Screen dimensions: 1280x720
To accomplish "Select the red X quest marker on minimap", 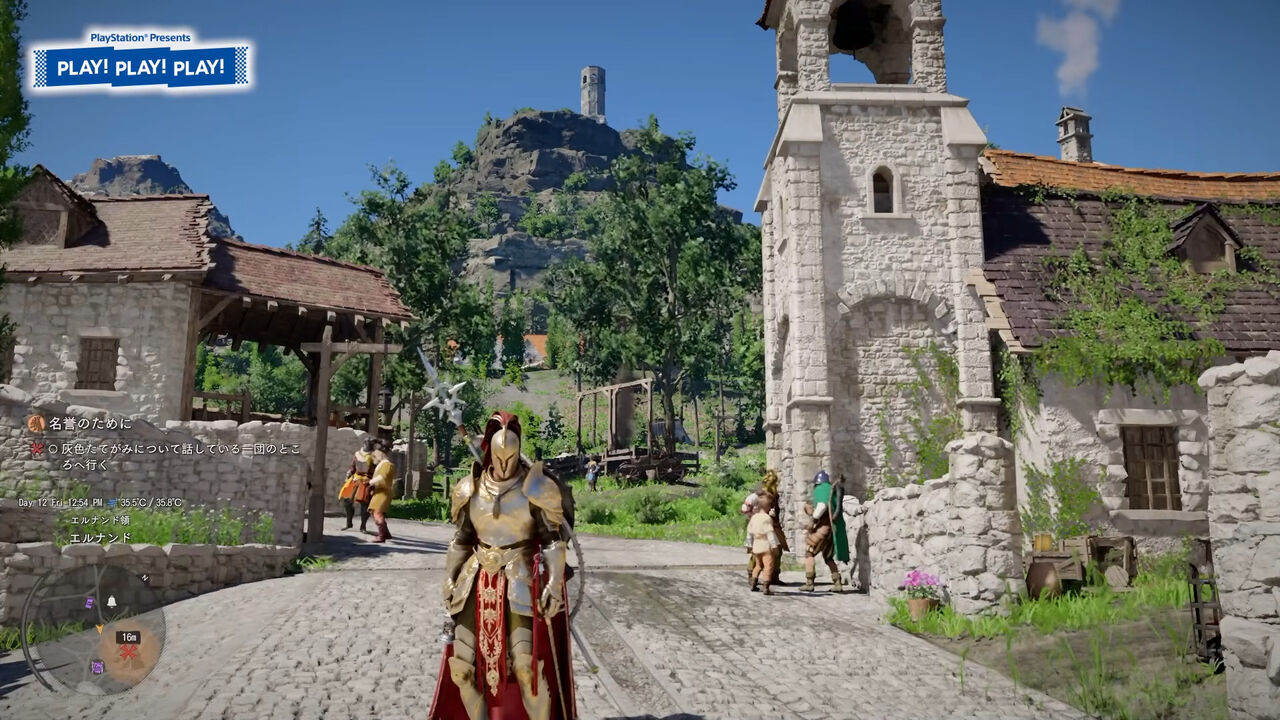I will (128, 653).
